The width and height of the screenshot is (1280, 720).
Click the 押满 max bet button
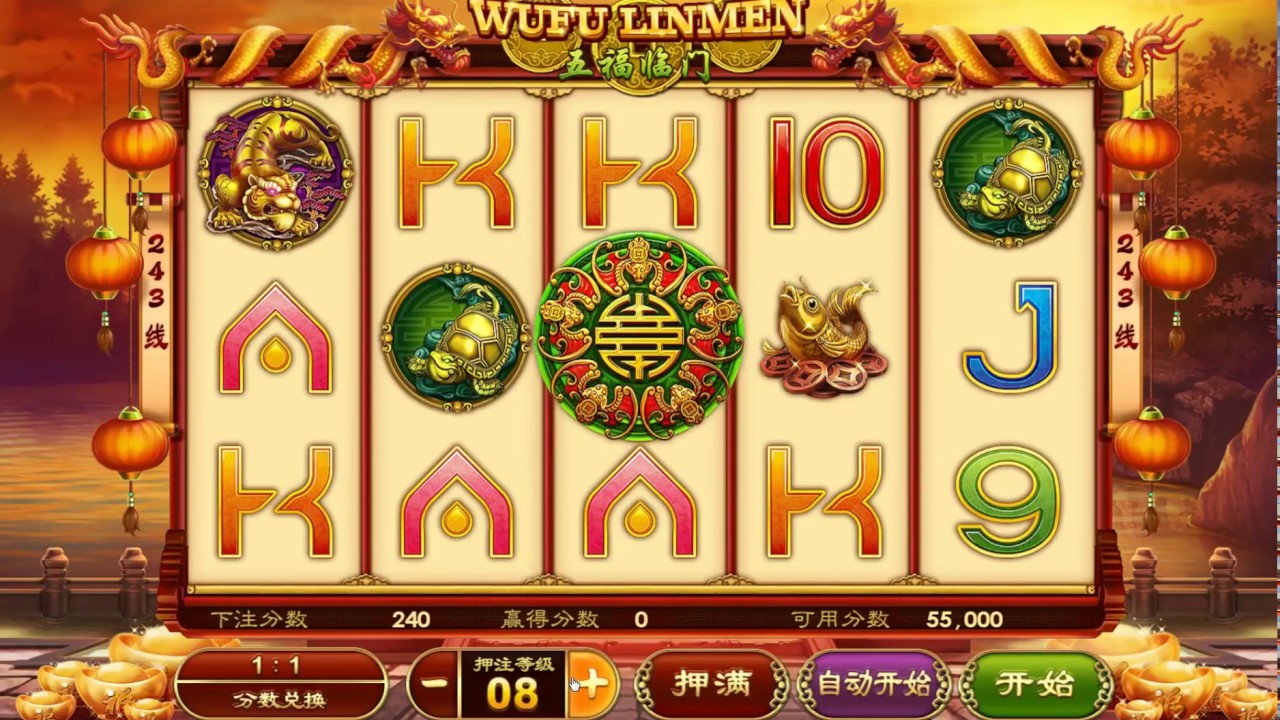[711, 685]
